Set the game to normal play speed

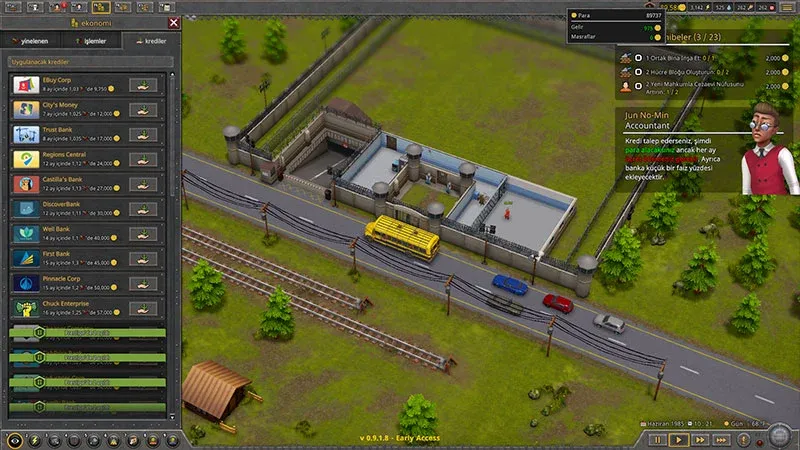[678, 439]
